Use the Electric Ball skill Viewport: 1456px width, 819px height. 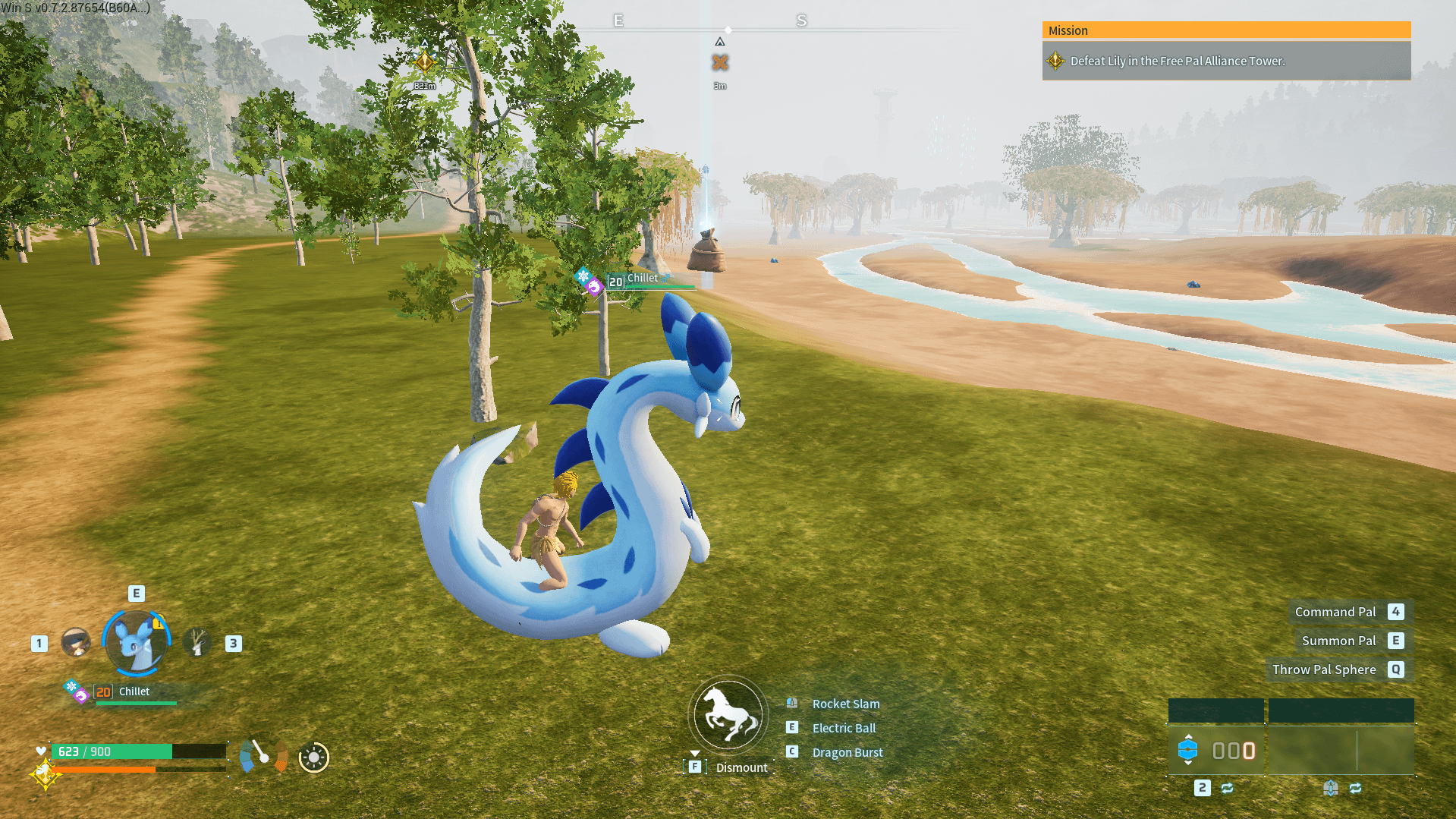843,728
